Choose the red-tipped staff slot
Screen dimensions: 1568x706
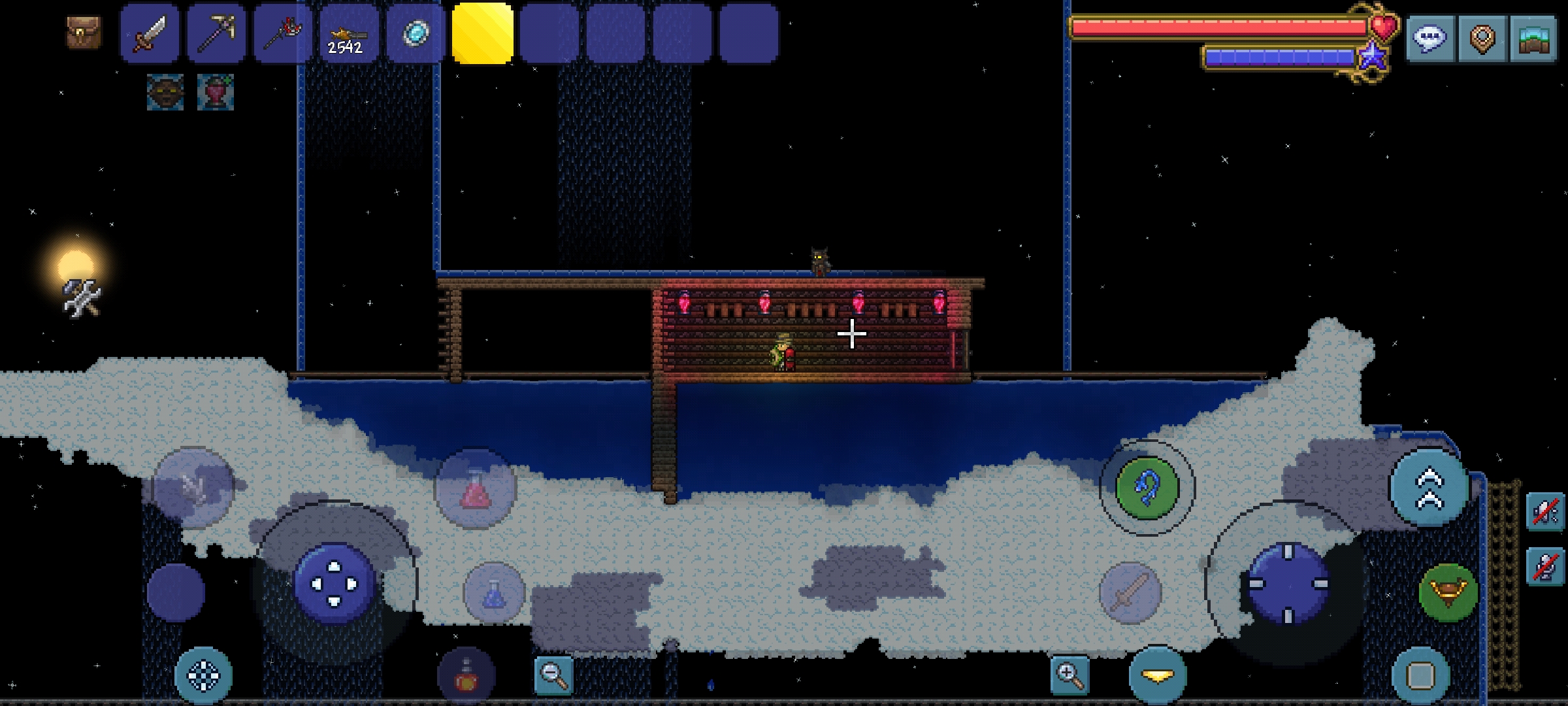(284, 34)
